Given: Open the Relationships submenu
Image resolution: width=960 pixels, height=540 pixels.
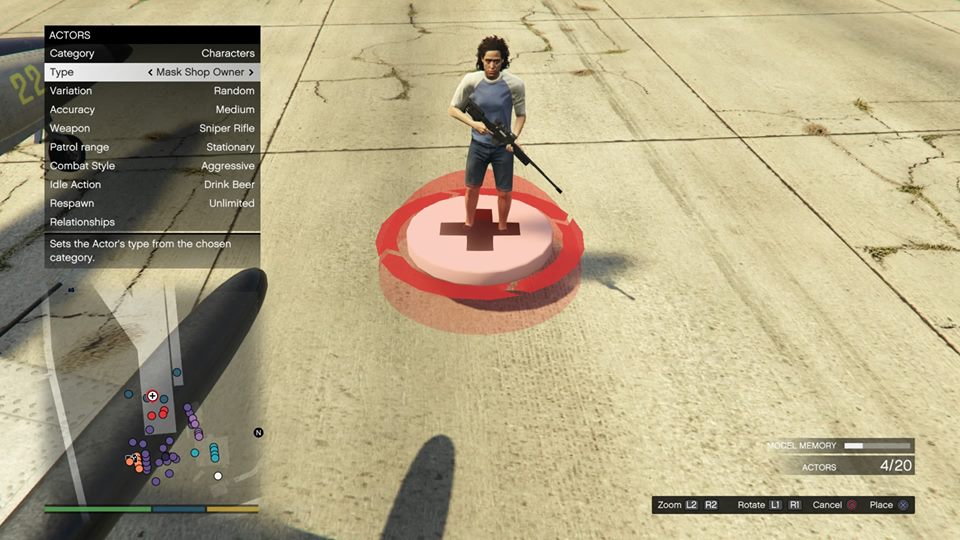Looking at the screenshot, I should [x=152, y=222].
